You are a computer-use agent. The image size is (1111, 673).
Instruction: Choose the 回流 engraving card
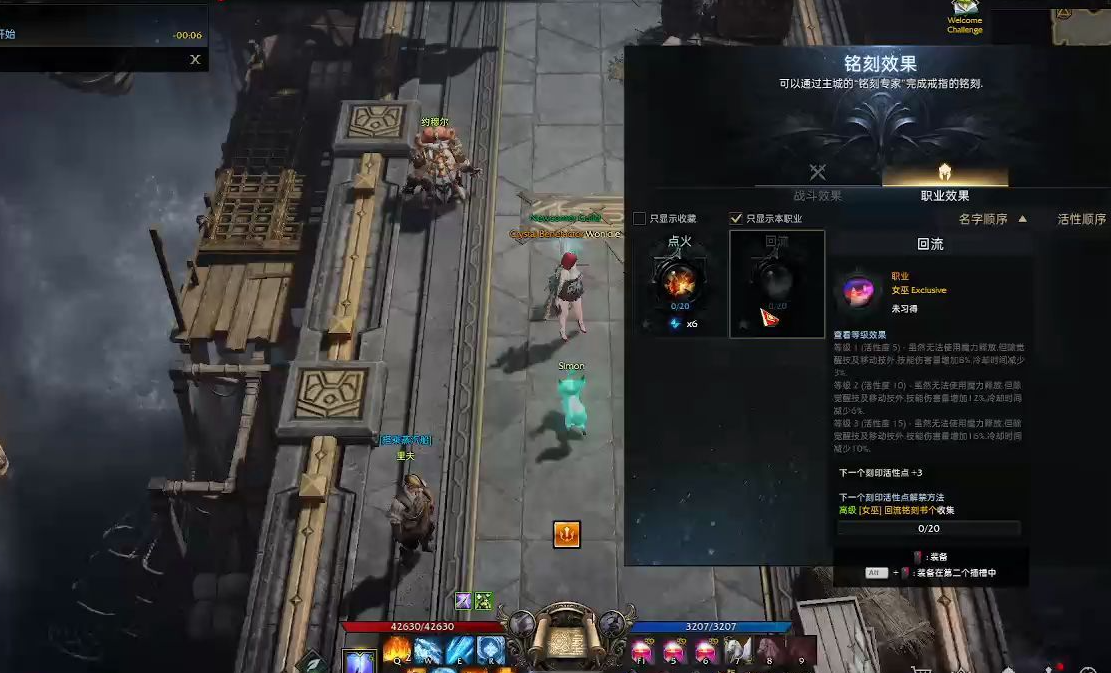pyautogui.click(x=777, y=283)
